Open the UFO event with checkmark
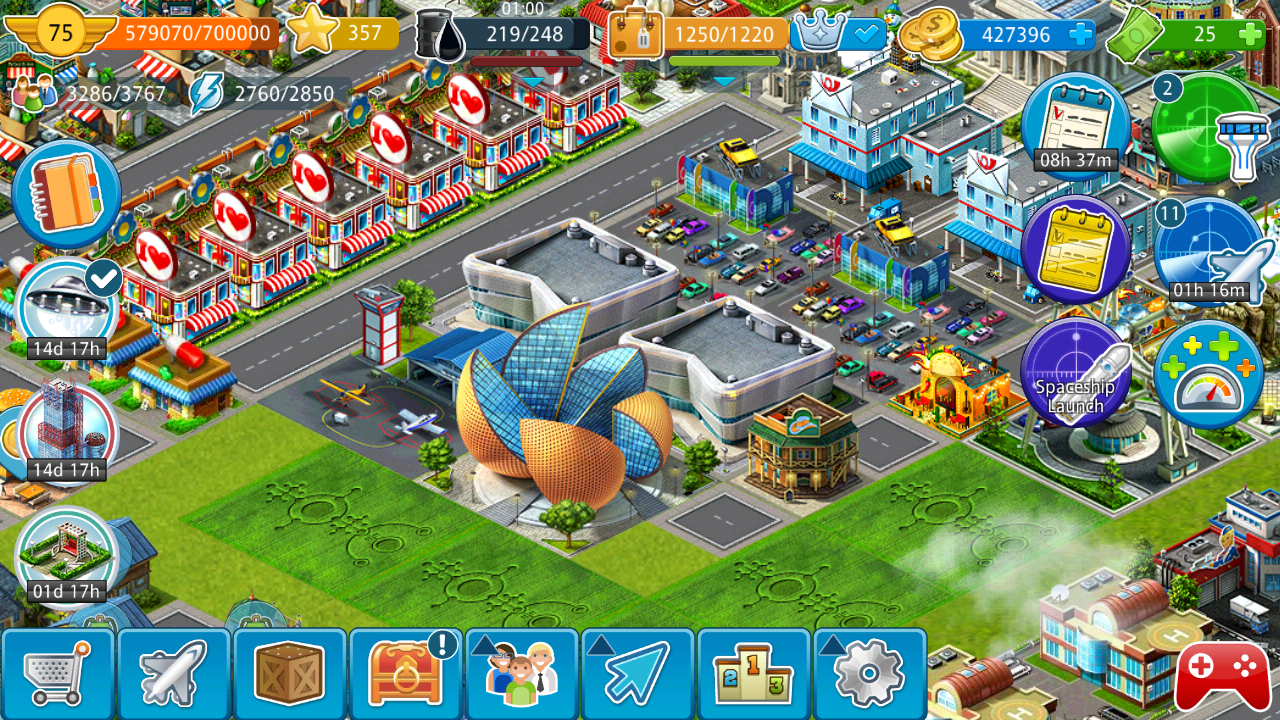The width and height of the screenshot is (1280, 720). 68,305
